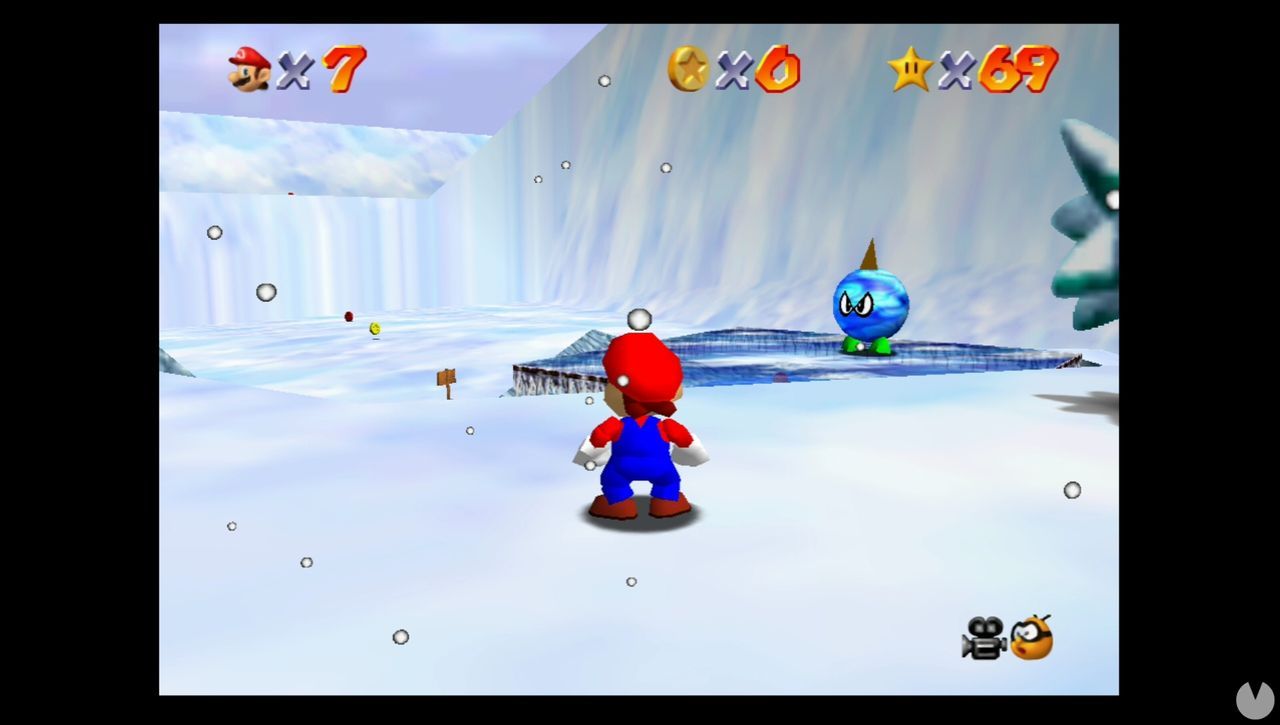
Task: Click the x multiplier beside the star icon
Action: tap(956, 68)
